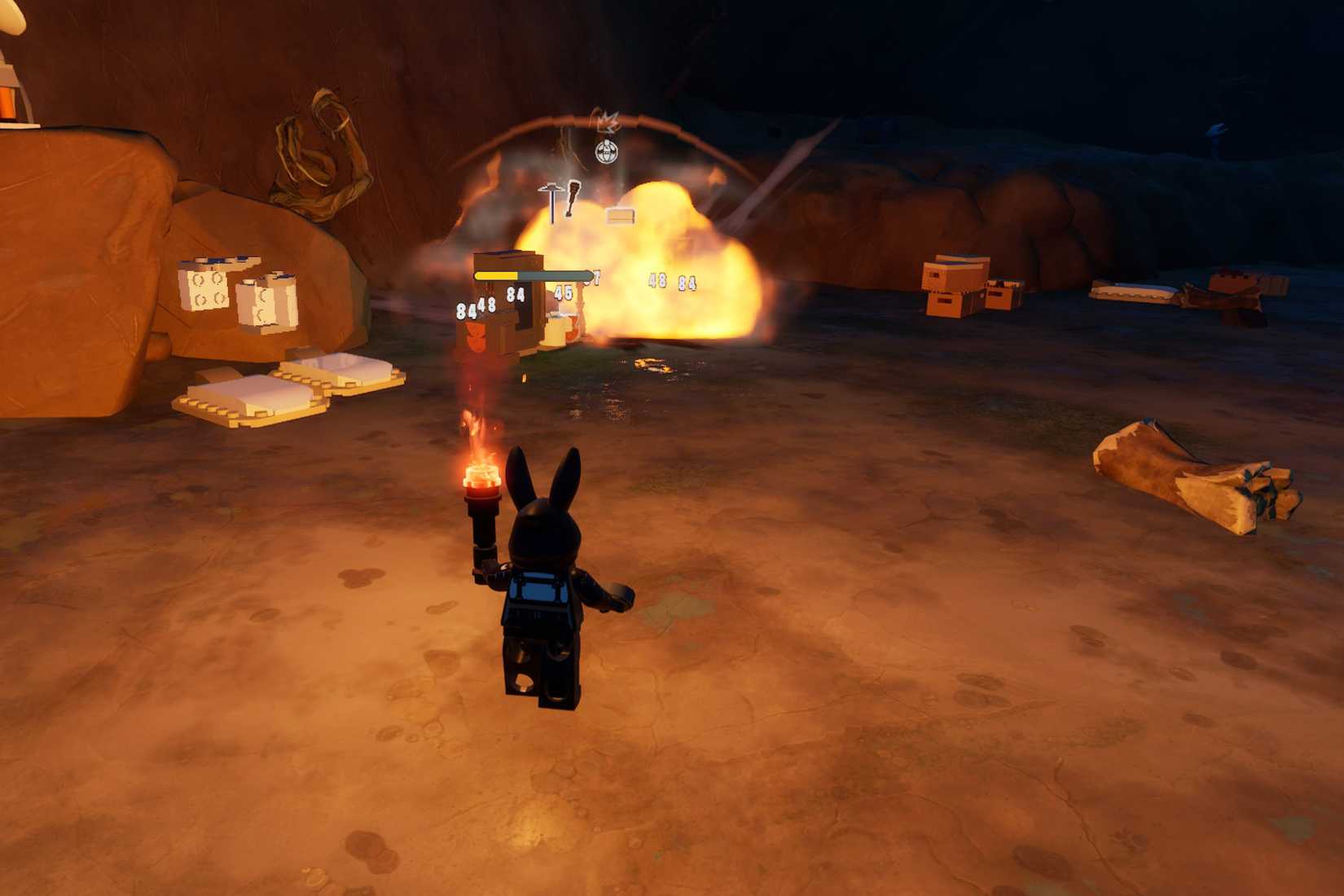Click the white mug item beside the chest

pyautogui.click(x=558, y=328)
